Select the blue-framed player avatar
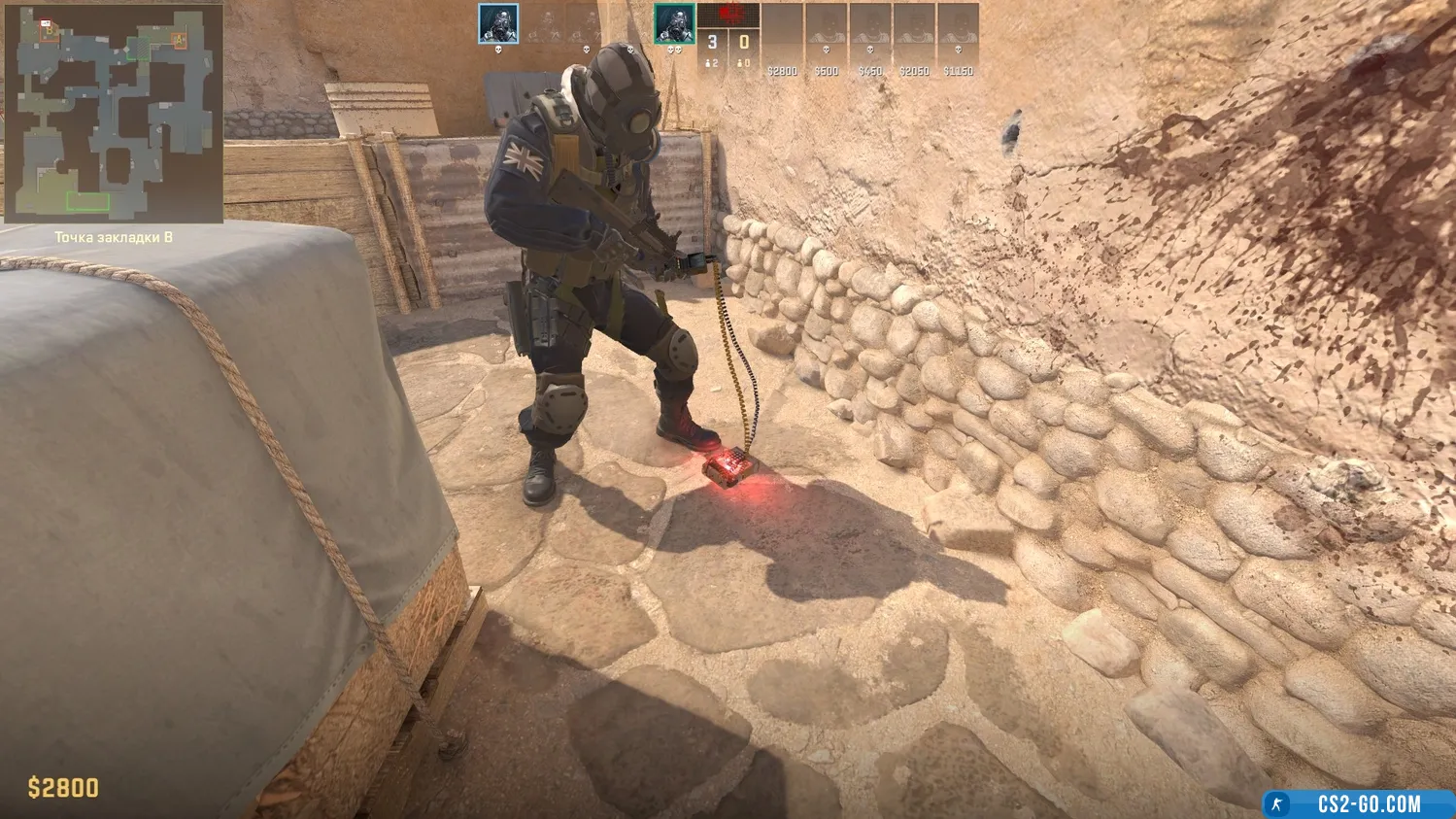 tap(497, 24)
